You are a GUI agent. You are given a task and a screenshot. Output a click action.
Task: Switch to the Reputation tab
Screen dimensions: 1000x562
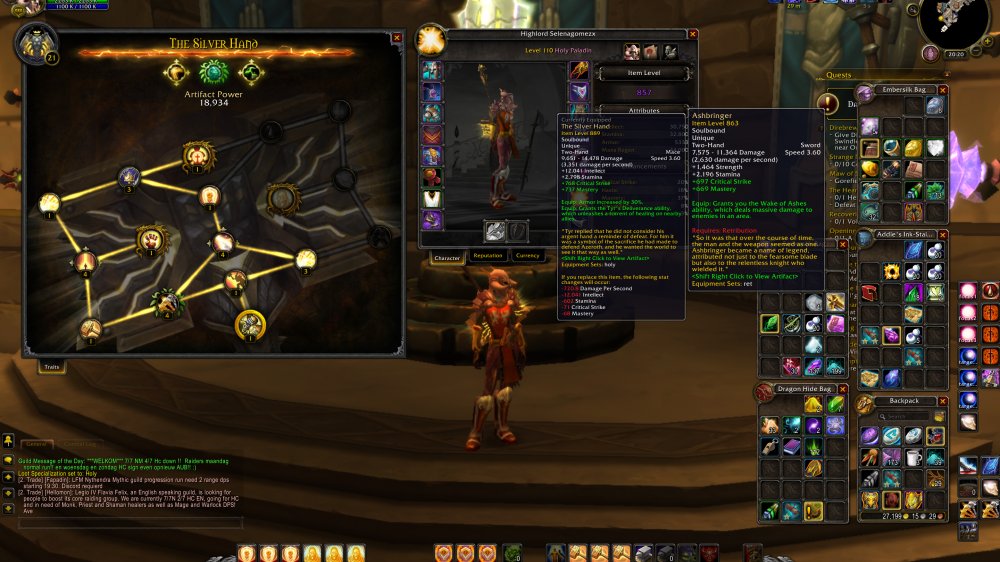(x=487, y=256)
